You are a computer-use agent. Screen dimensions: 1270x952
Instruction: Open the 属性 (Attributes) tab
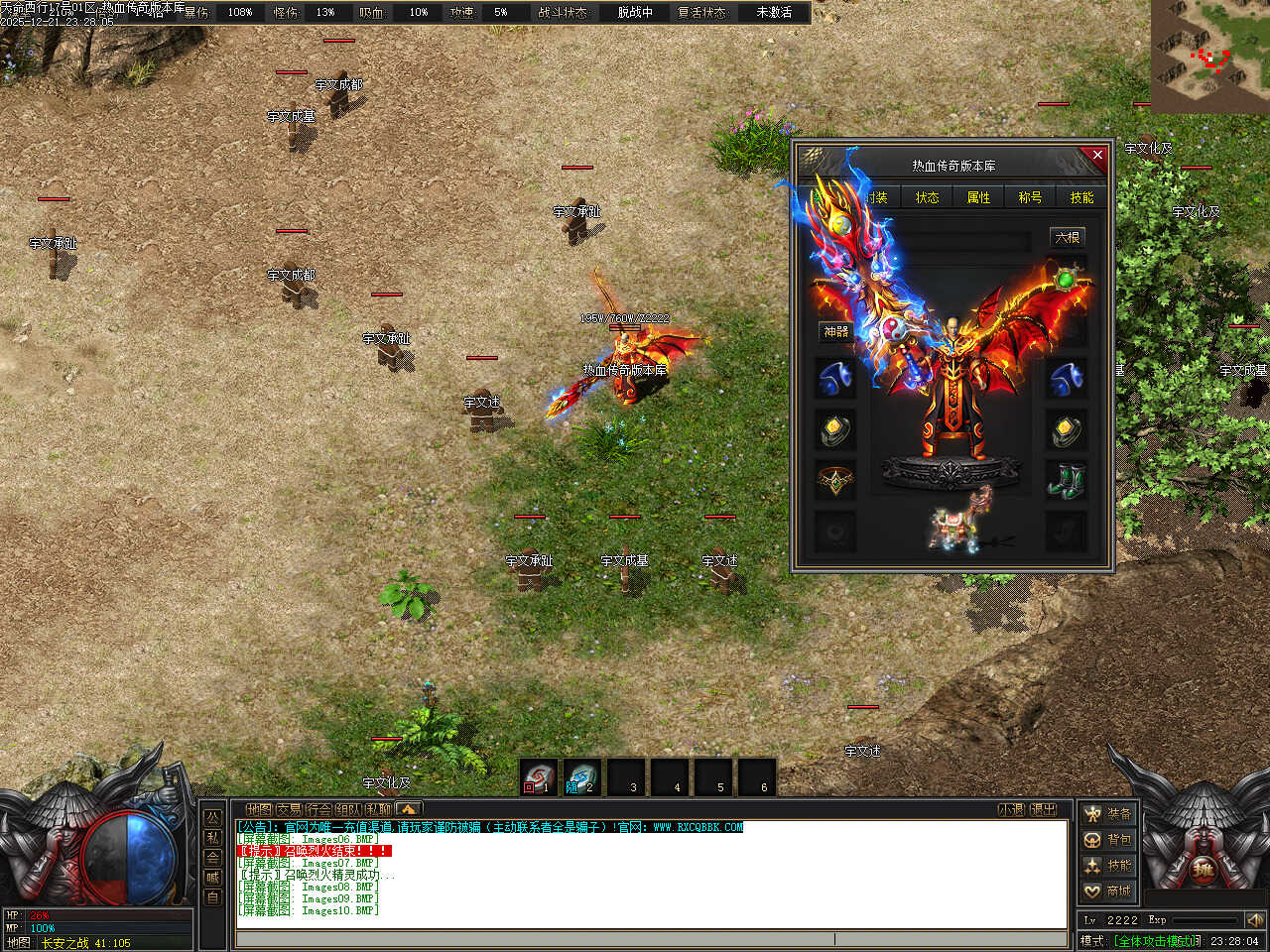pyautogui.click(x=978, y=197)
